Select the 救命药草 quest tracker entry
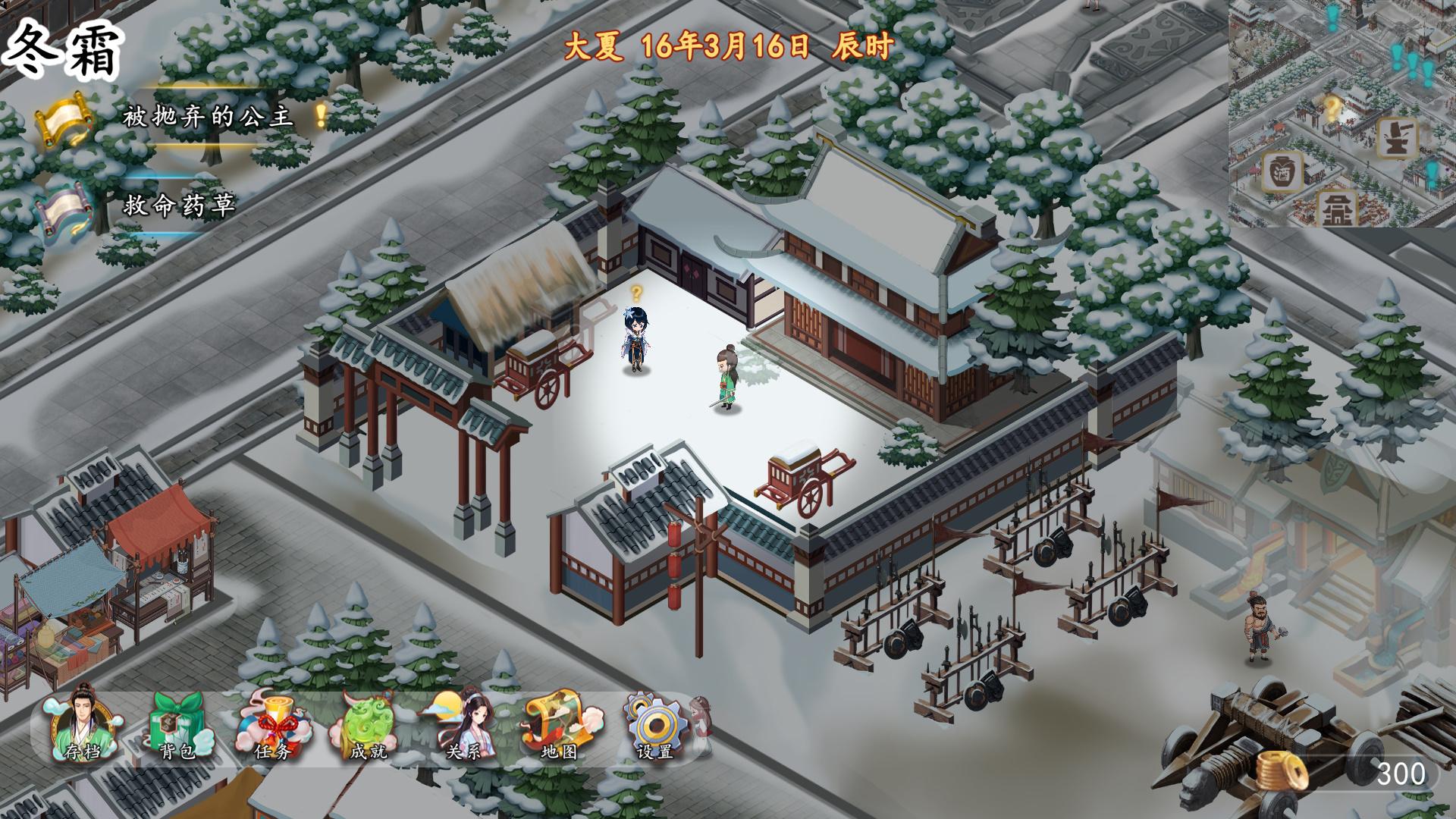Image resolution: width=1456 pixels, height=819 pixels. 179,206
